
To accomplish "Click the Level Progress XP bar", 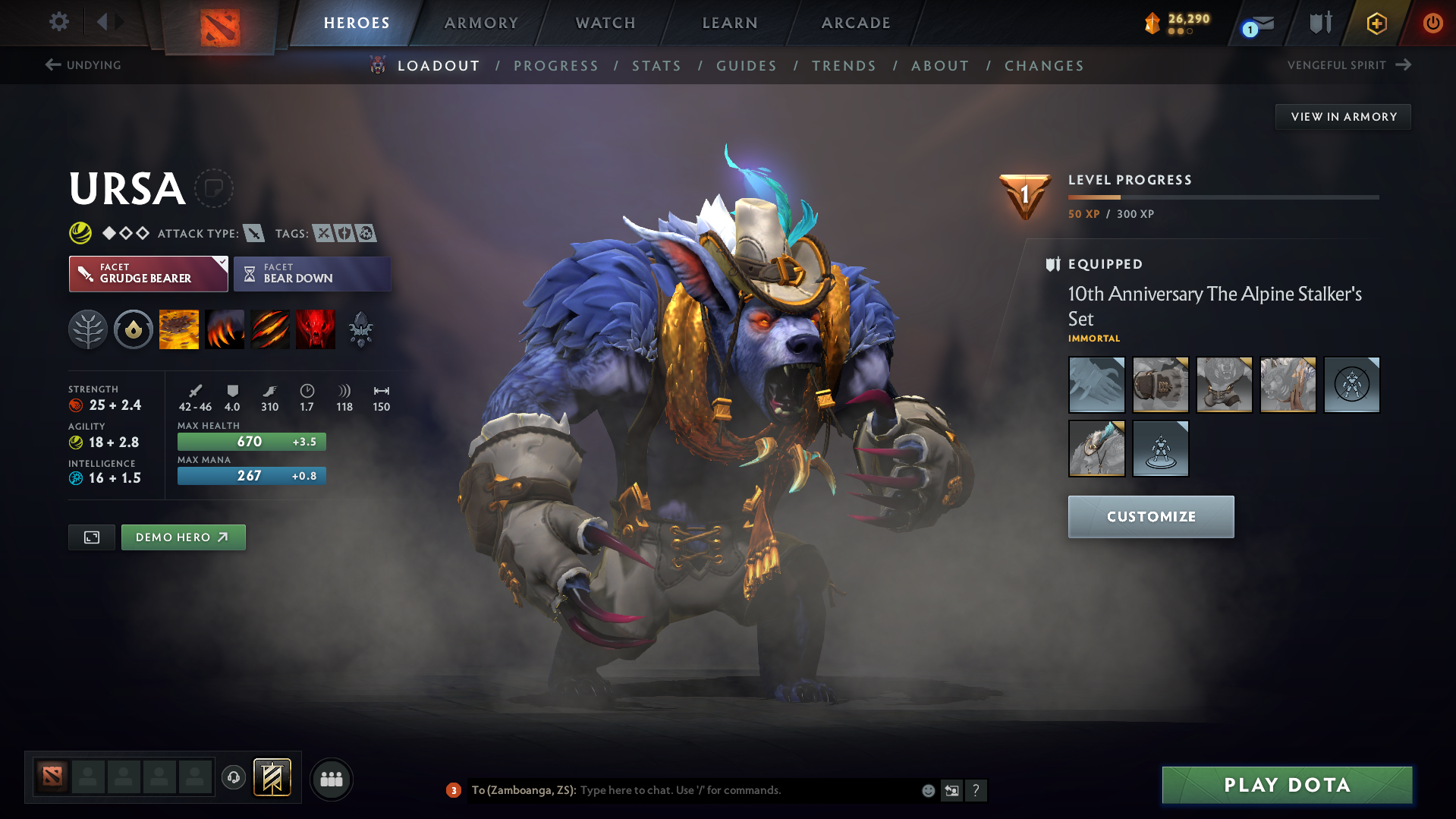I will point(1222,197).
